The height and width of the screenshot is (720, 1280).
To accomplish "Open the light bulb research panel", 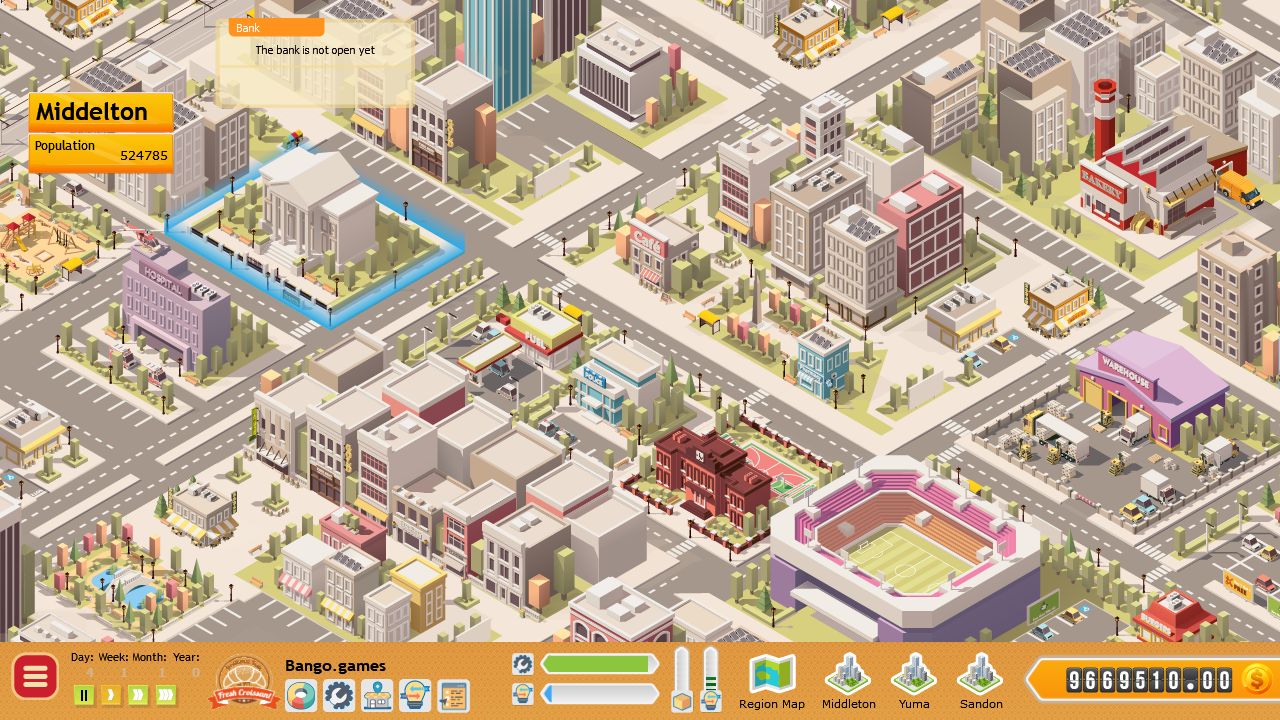I will [x=415, y=695].
